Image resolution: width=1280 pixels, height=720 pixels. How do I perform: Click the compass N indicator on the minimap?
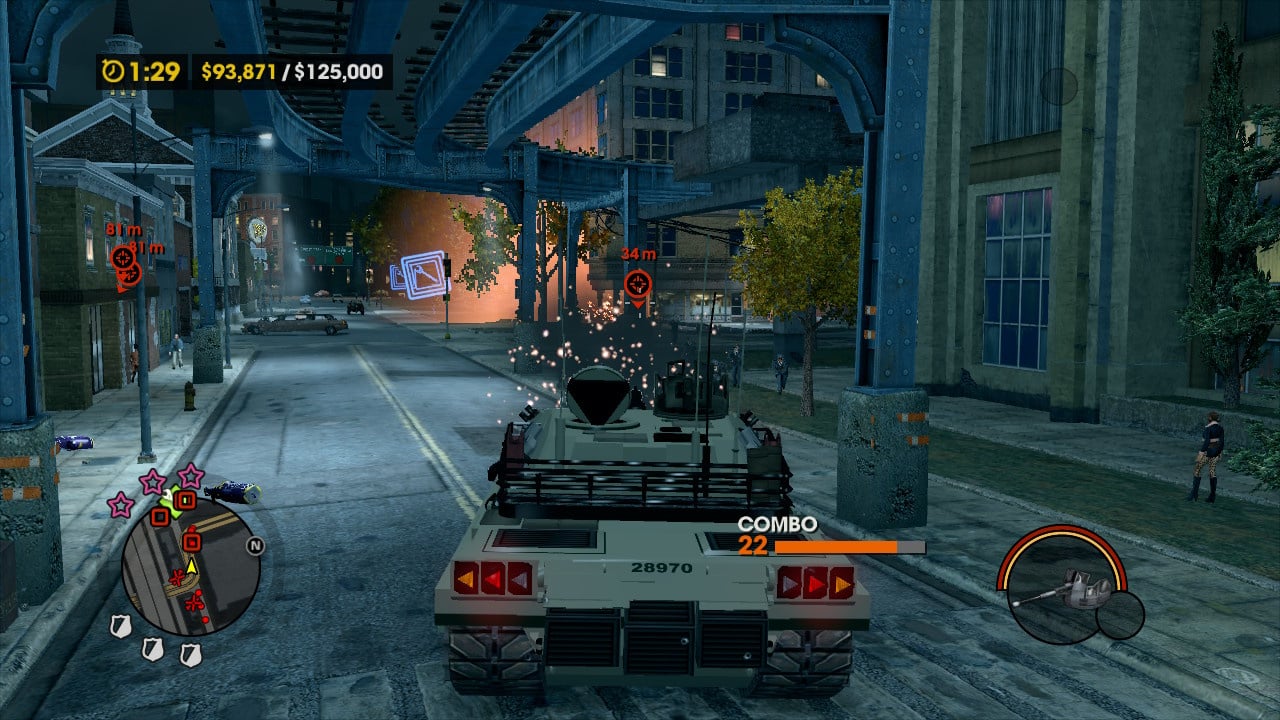pos(254,543)
